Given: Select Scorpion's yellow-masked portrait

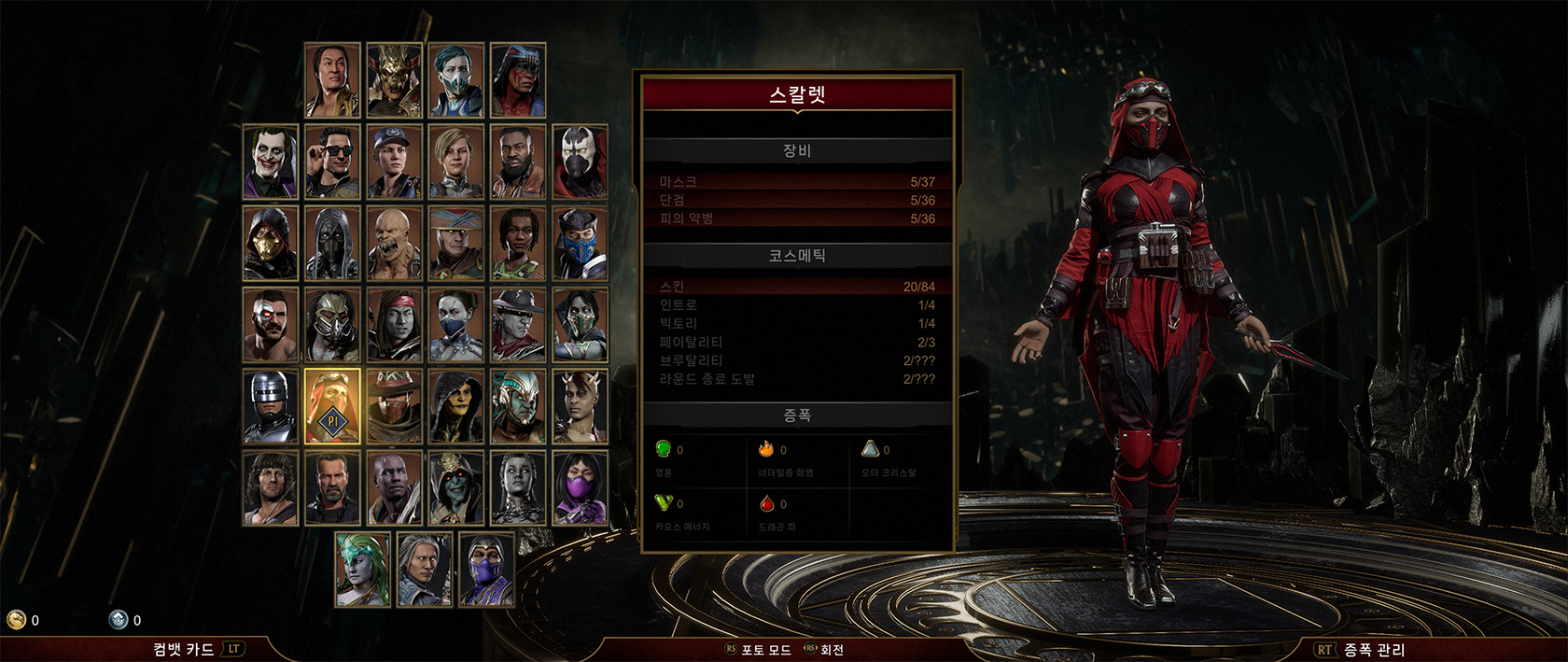Looking at the screenshot, I should point(271,244).
